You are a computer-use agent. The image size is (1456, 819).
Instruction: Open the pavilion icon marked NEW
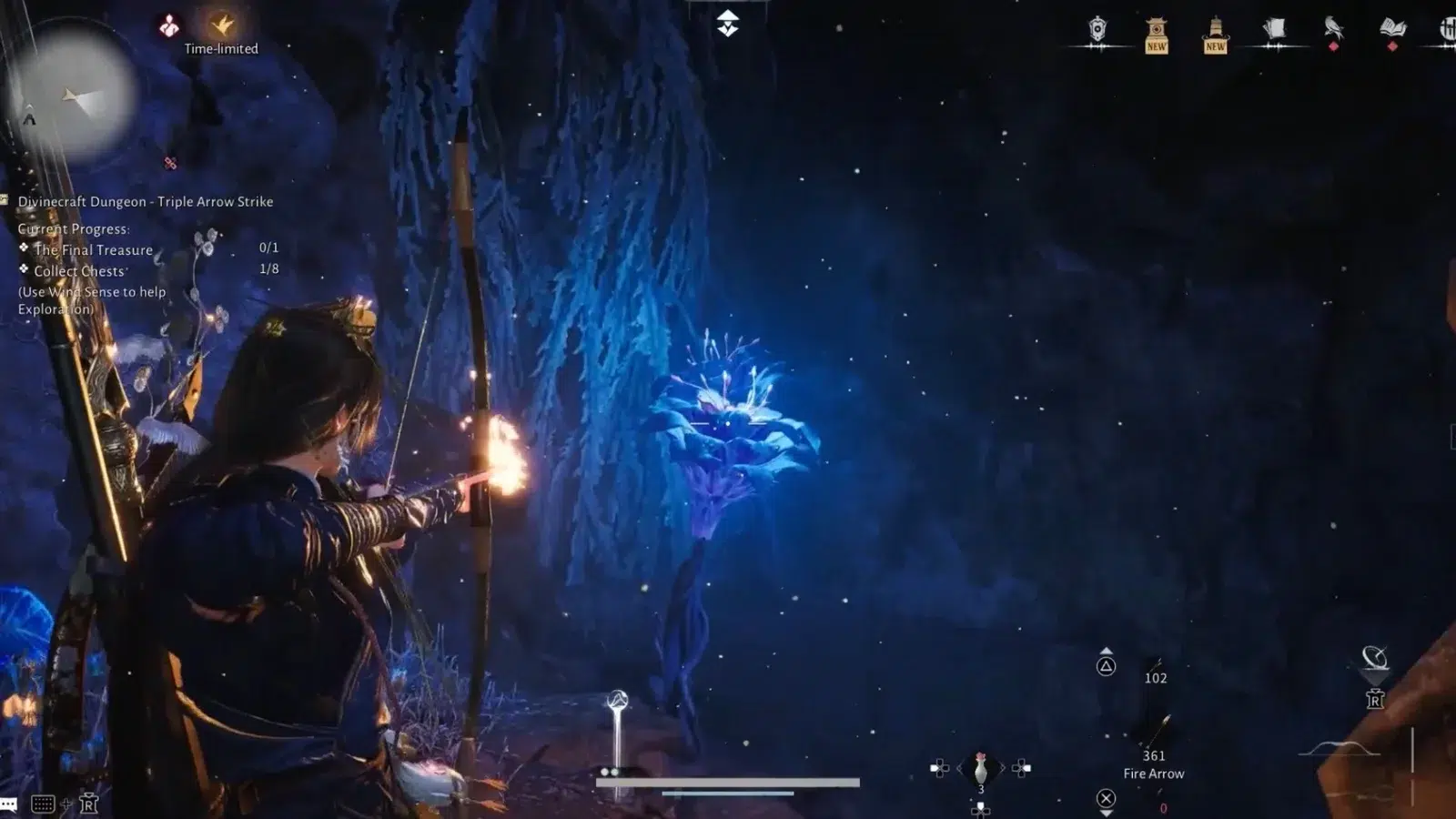[1157, 35]
